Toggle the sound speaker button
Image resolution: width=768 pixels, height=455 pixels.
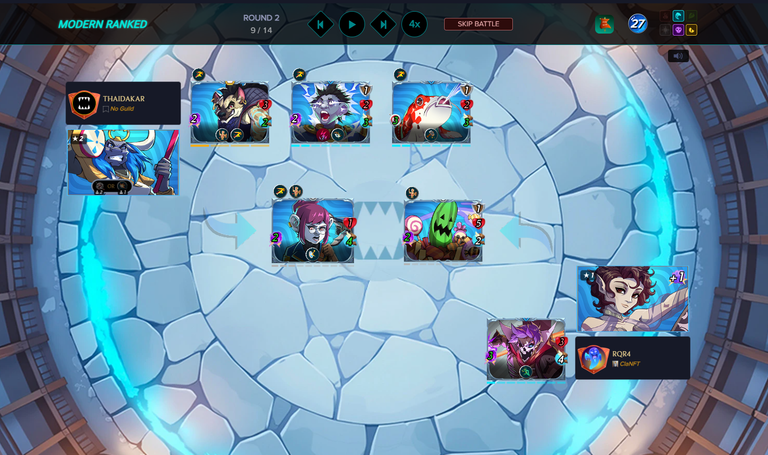678,56
